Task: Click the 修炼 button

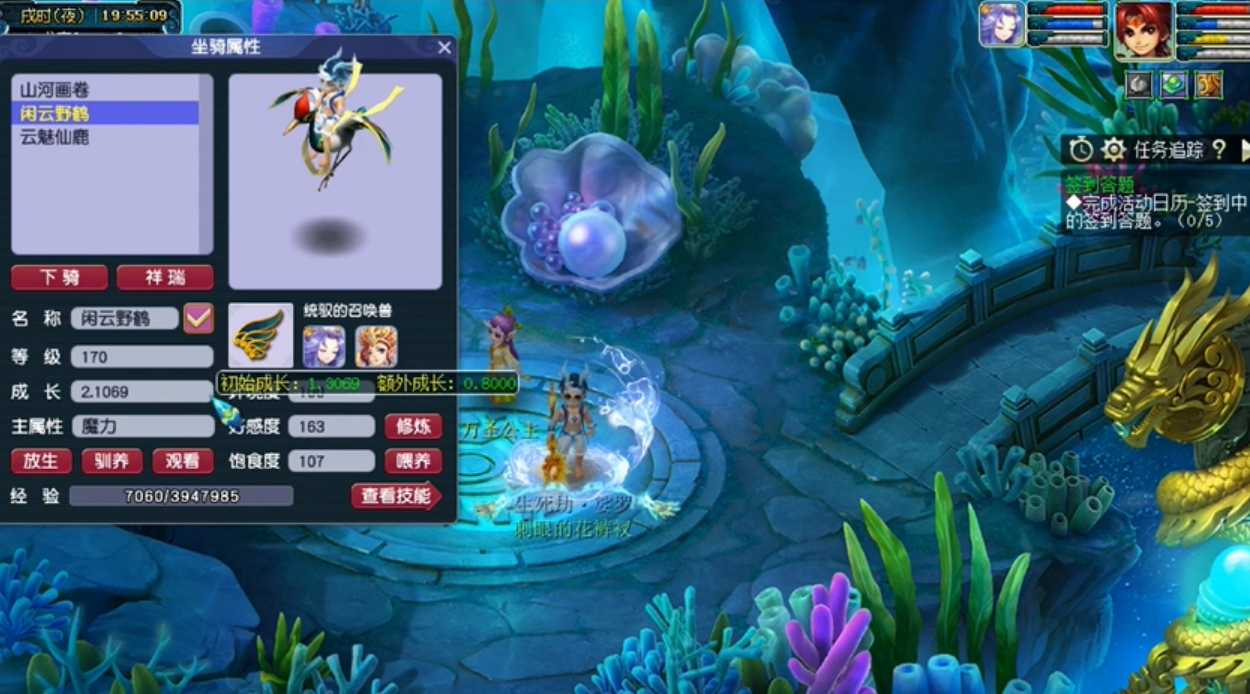Action: point(413,427)
